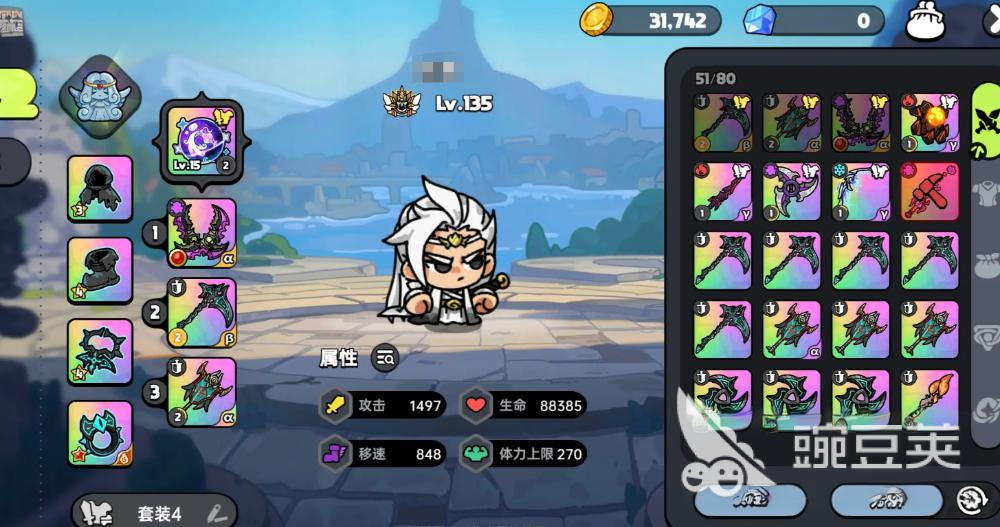Image resolution: width=1000 pixels, height=527 pixels.
Task: Open the equipped black boot slot
Action: [100, 270]
